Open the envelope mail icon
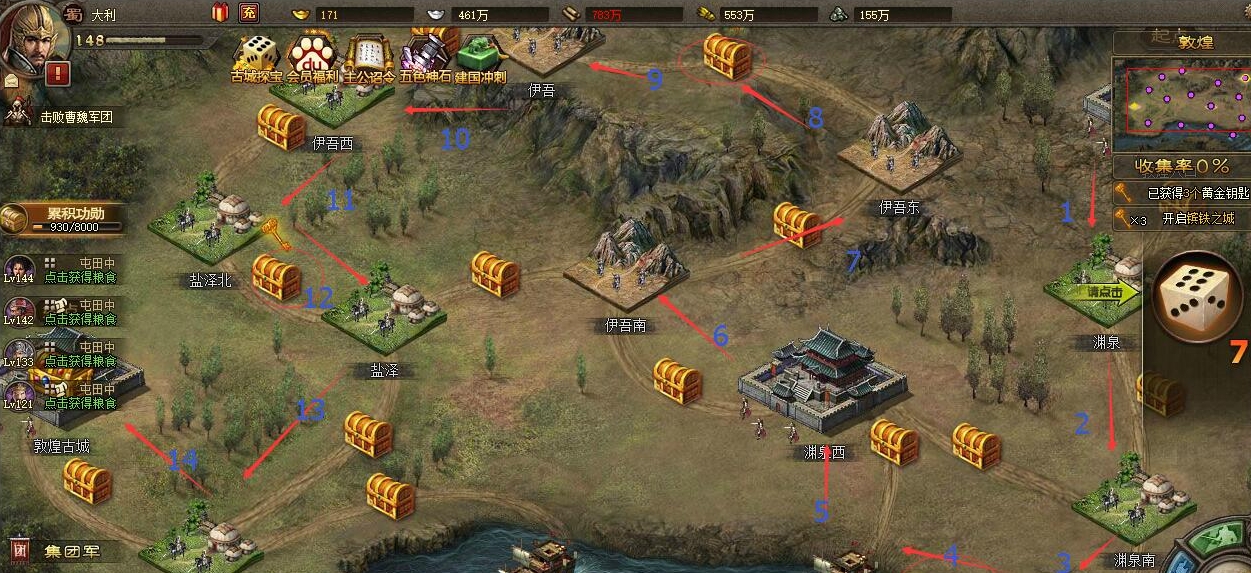The image size is (1251, 573). pos(10,80)
